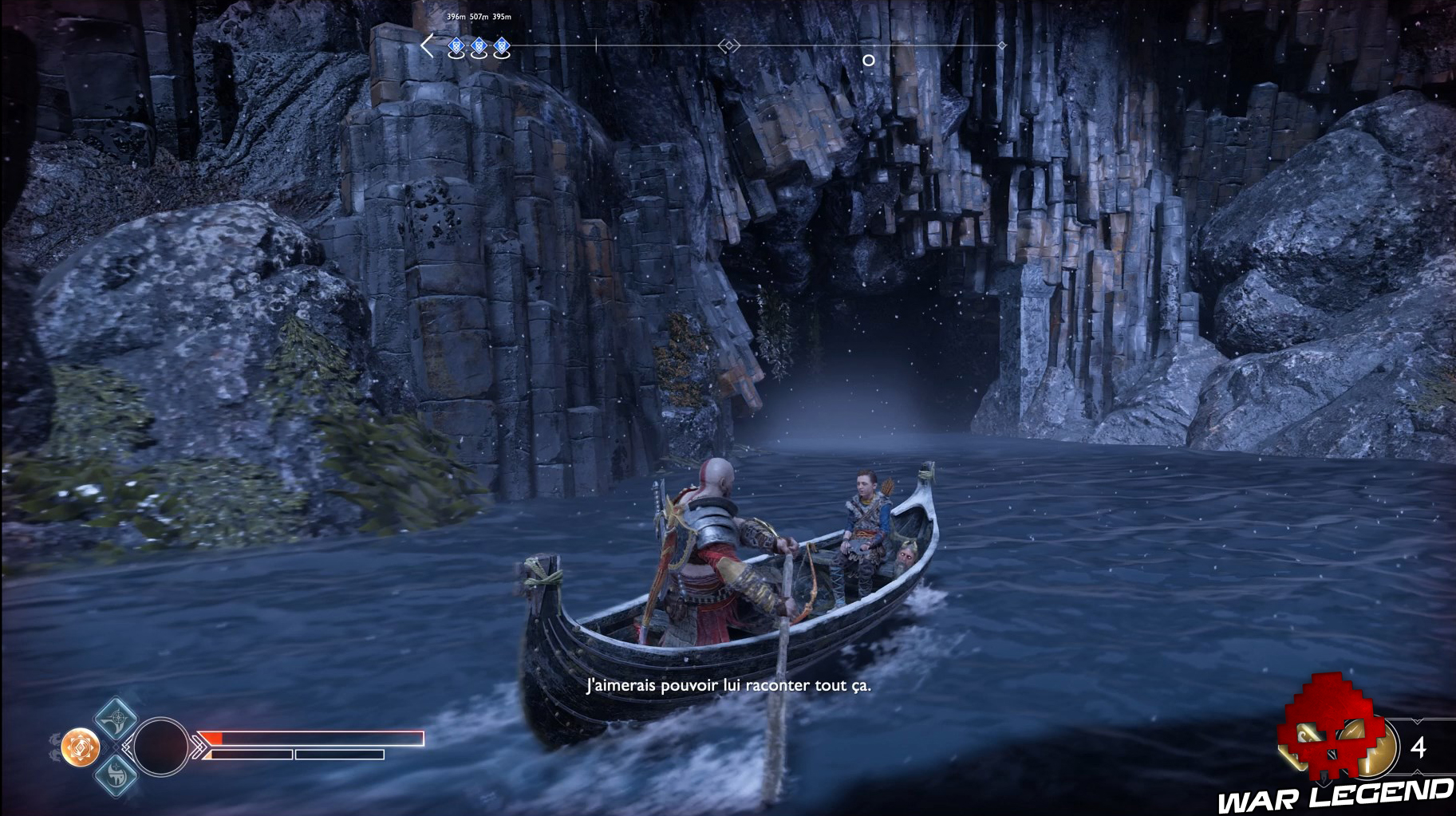Screen dimensions: 1456x816
Task: Click the left-pointing chevron on the compass bar
Action: click(x=427, y=45)
